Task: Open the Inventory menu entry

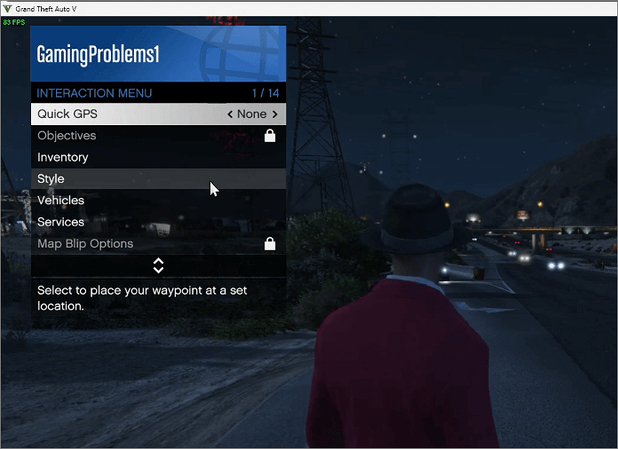Action: click(63, 157)
